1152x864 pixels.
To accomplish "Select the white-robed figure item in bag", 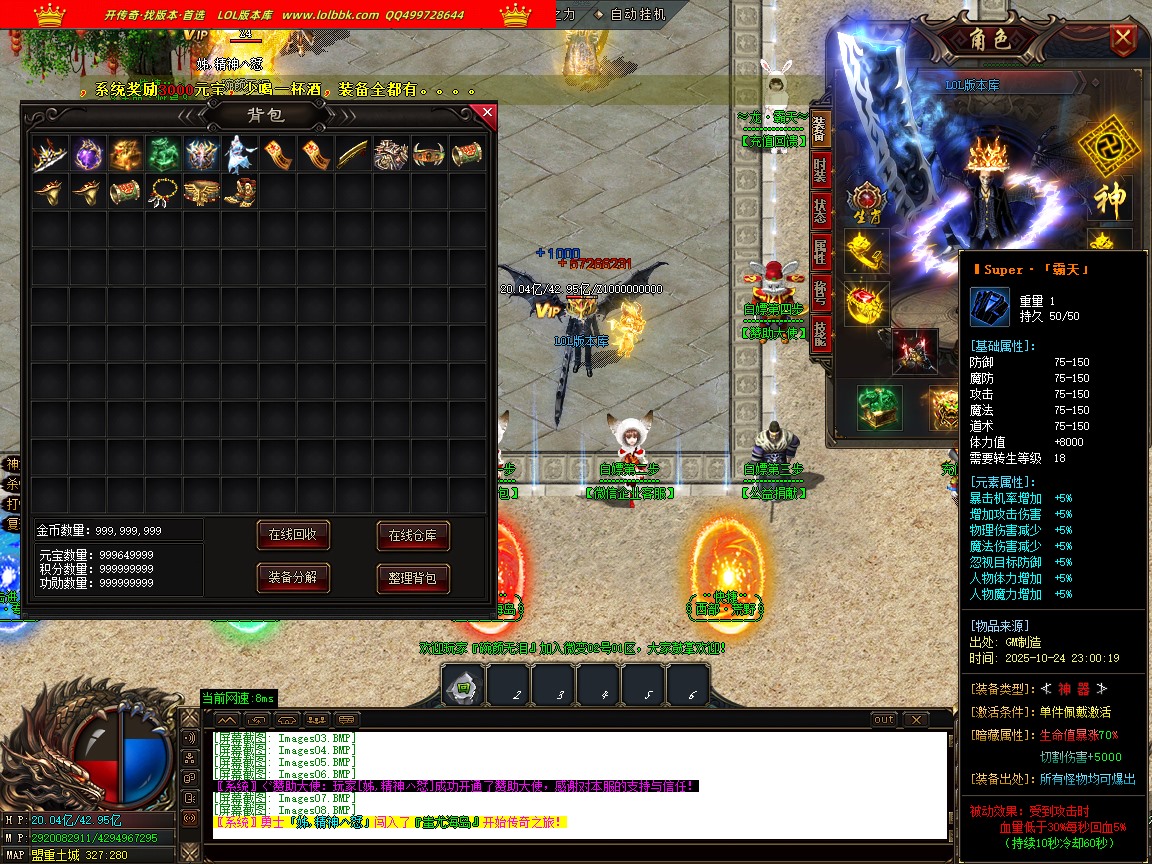I will pyautogui.click(x=240, y=154).
